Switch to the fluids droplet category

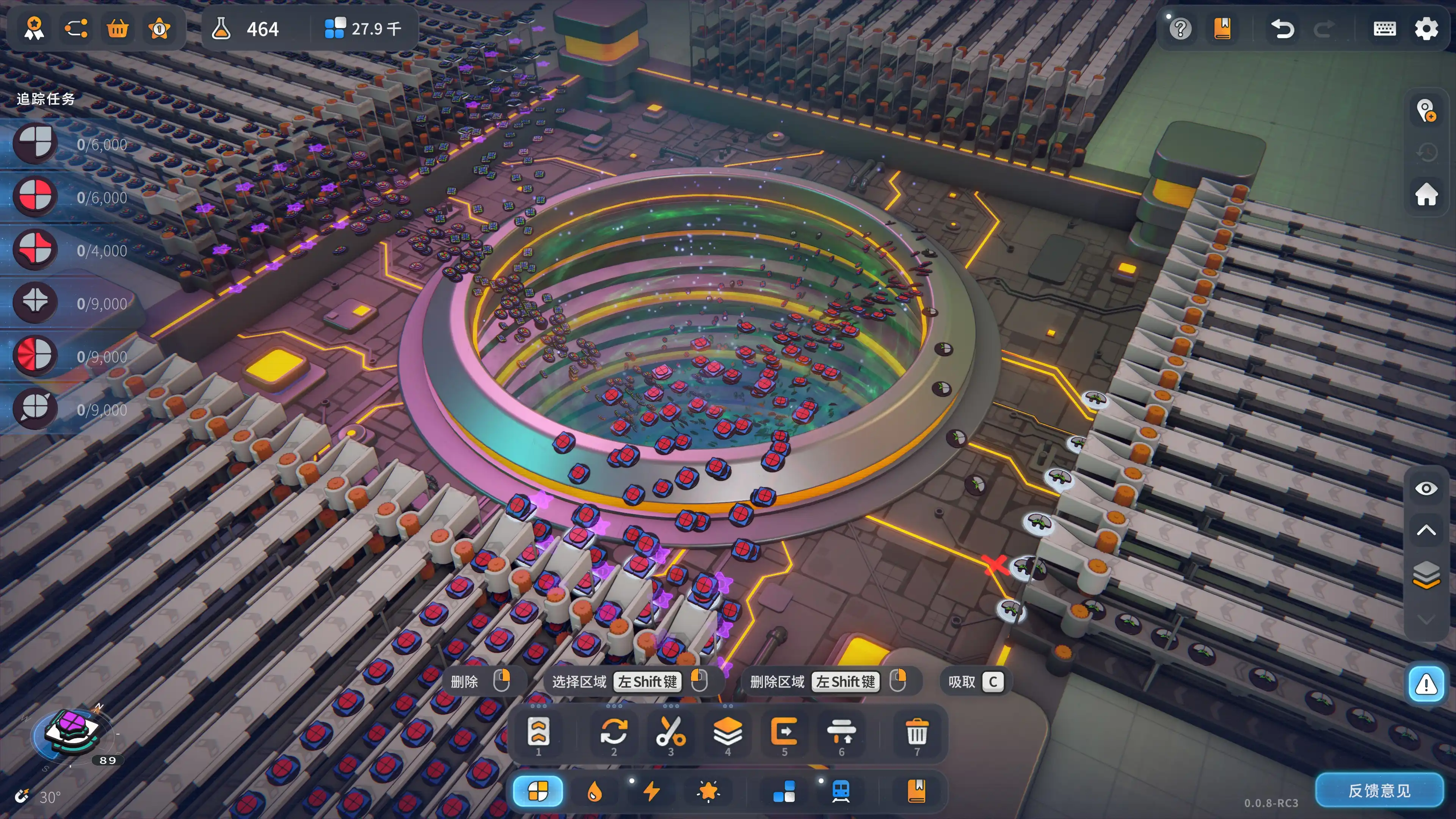(x=594, y=791)
